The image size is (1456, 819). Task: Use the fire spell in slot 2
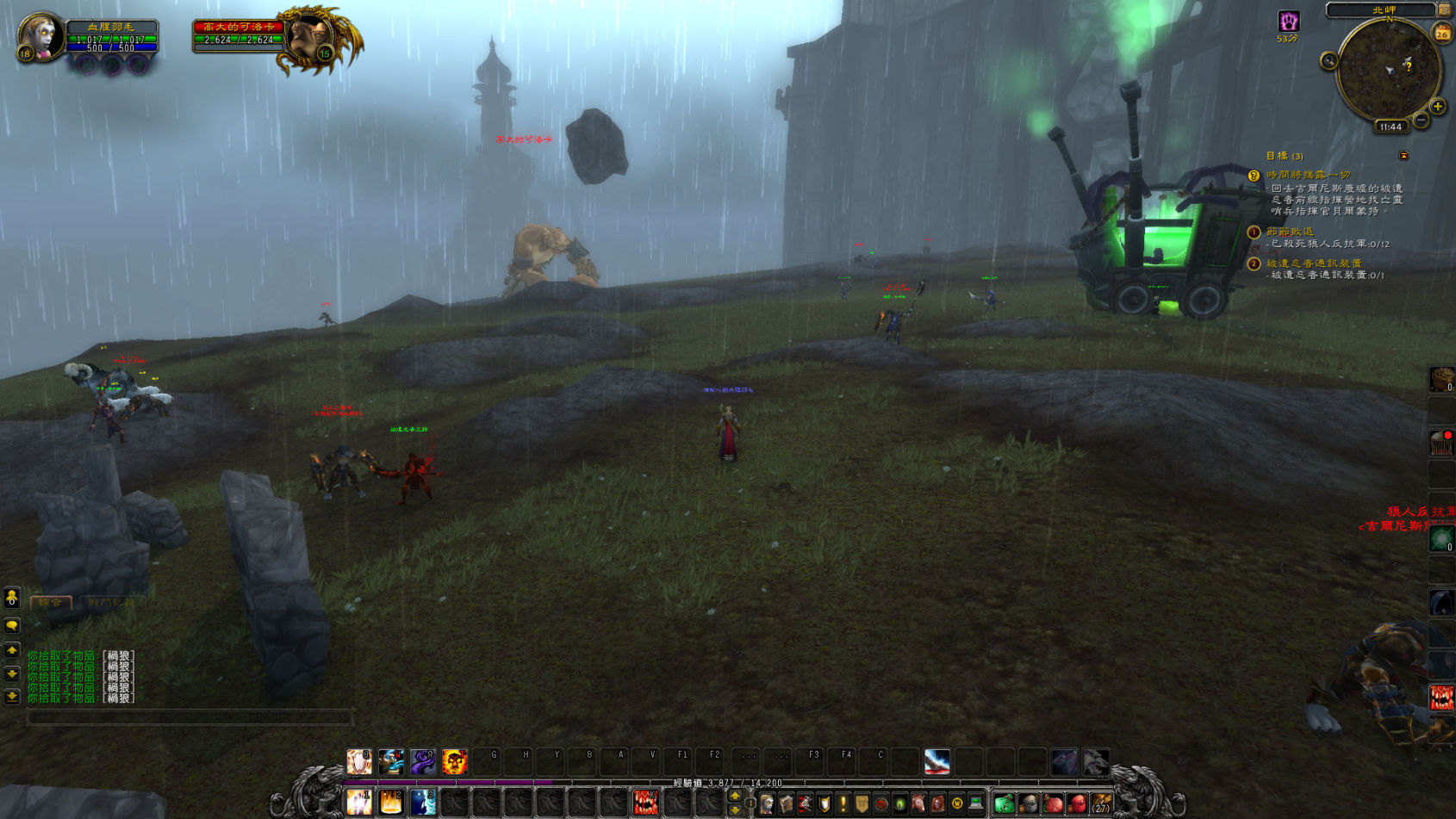pyautogui.click(x=391, y=803)
